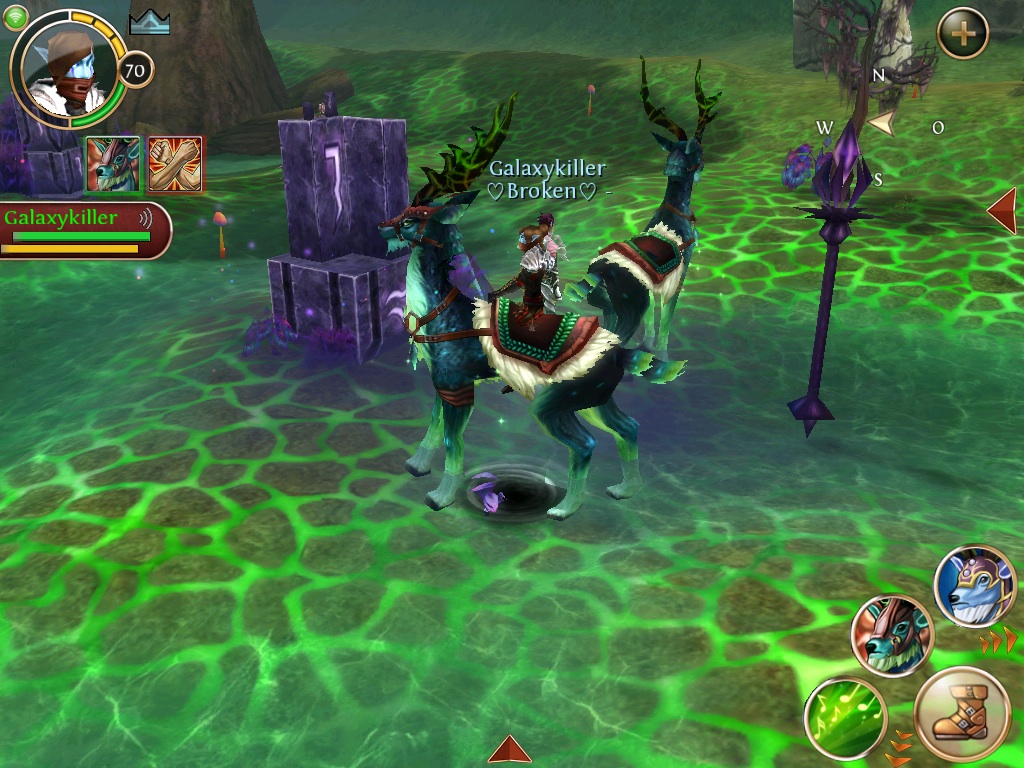Tap the boot dismount button
The width and height of the screenshot is (1024, 768).
[x=962, y=717]
